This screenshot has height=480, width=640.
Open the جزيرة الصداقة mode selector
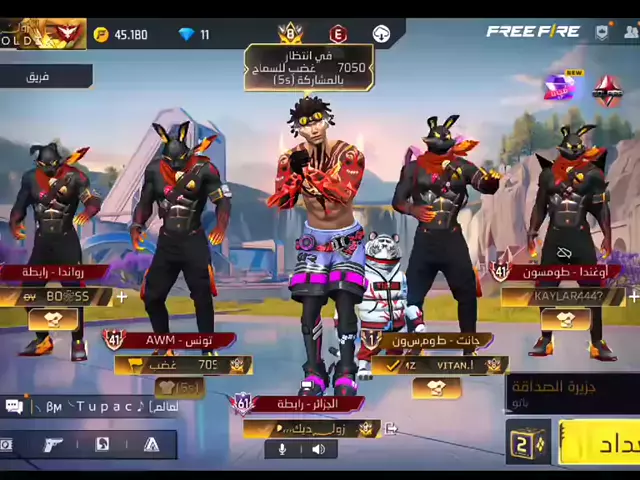coord(570,391)
